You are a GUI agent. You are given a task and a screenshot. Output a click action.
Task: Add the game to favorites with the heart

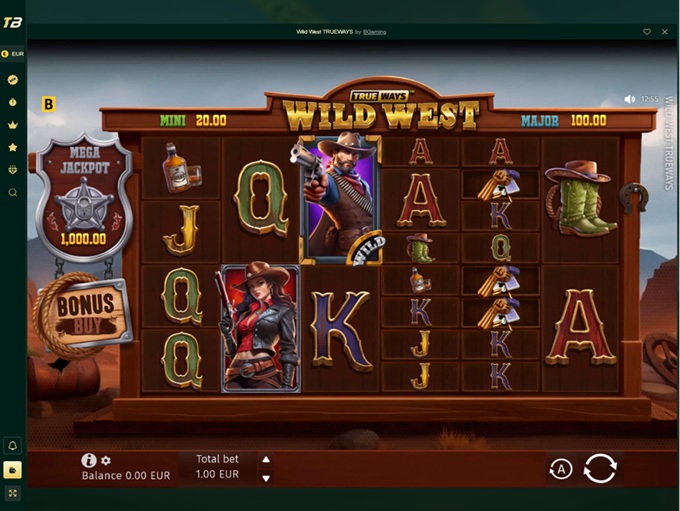coord(647,32)
